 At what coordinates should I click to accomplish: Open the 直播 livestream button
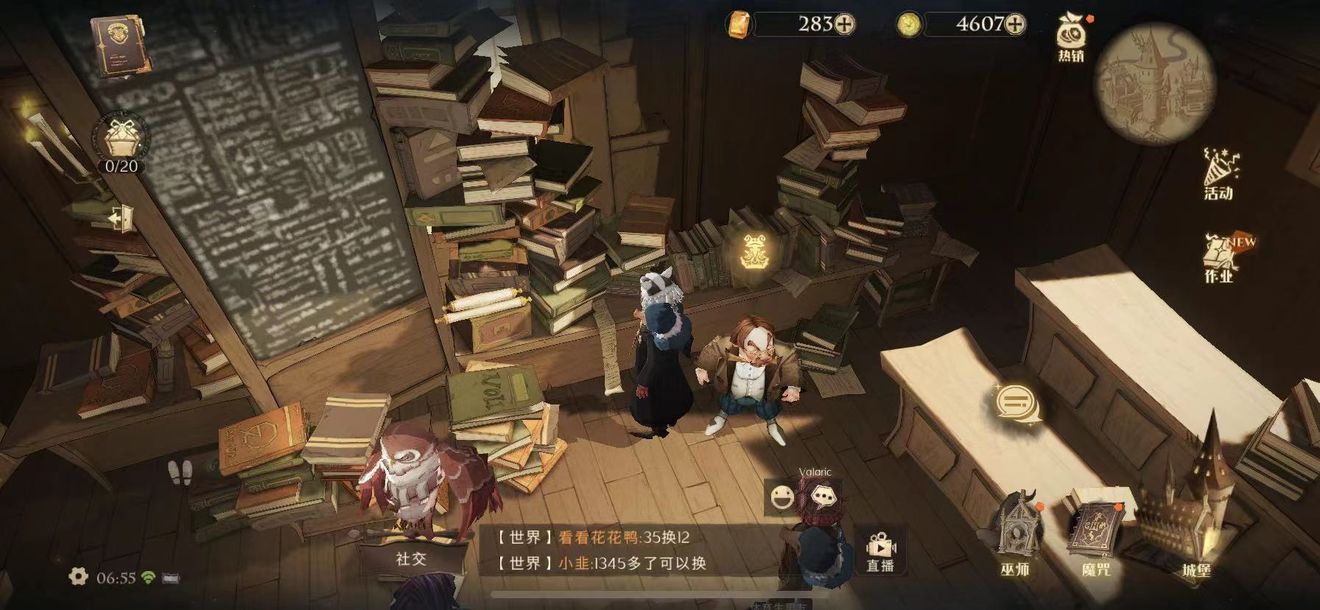point(880,551)
